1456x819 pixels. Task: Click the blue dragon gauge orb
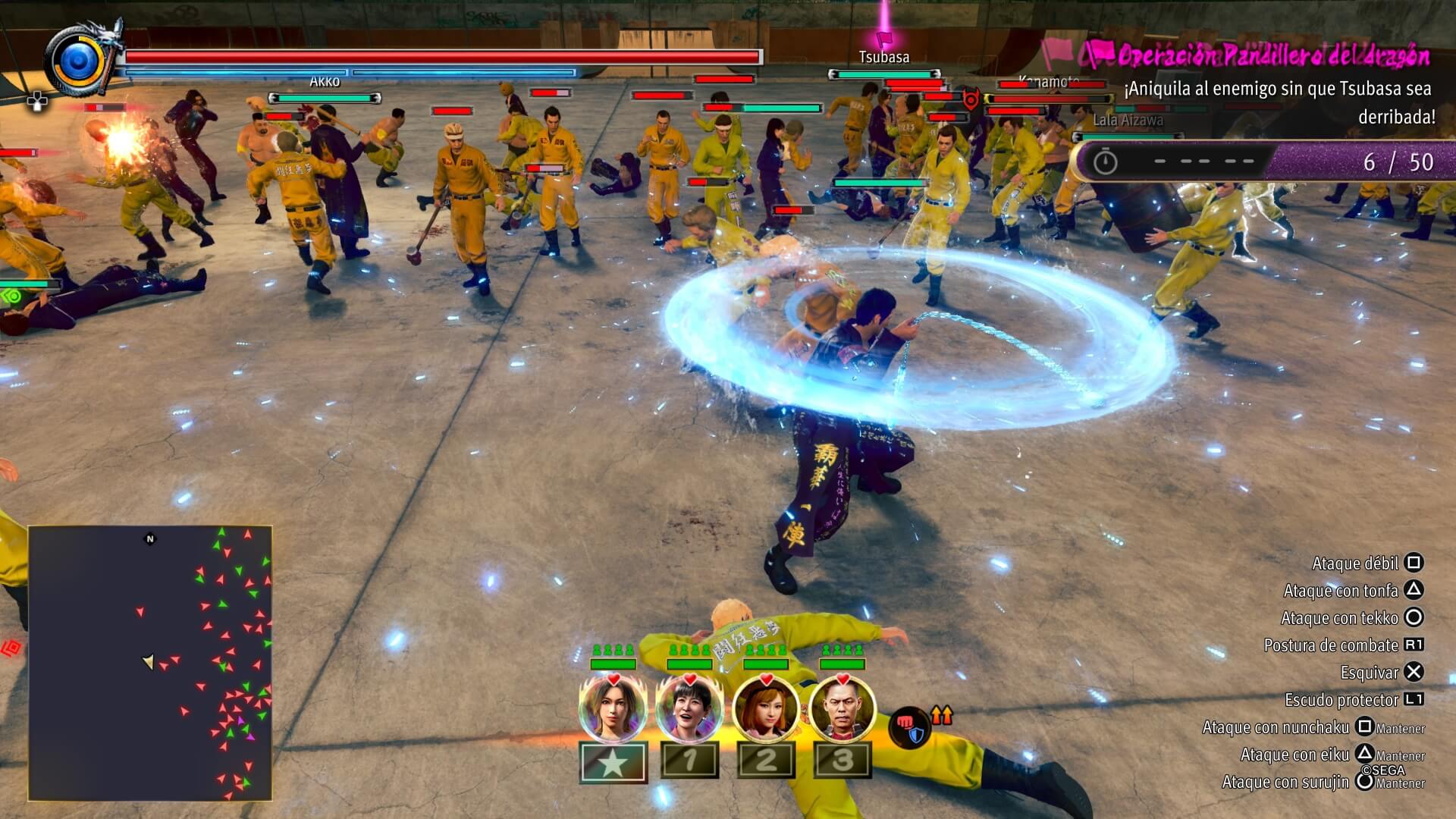coord(78,61)
